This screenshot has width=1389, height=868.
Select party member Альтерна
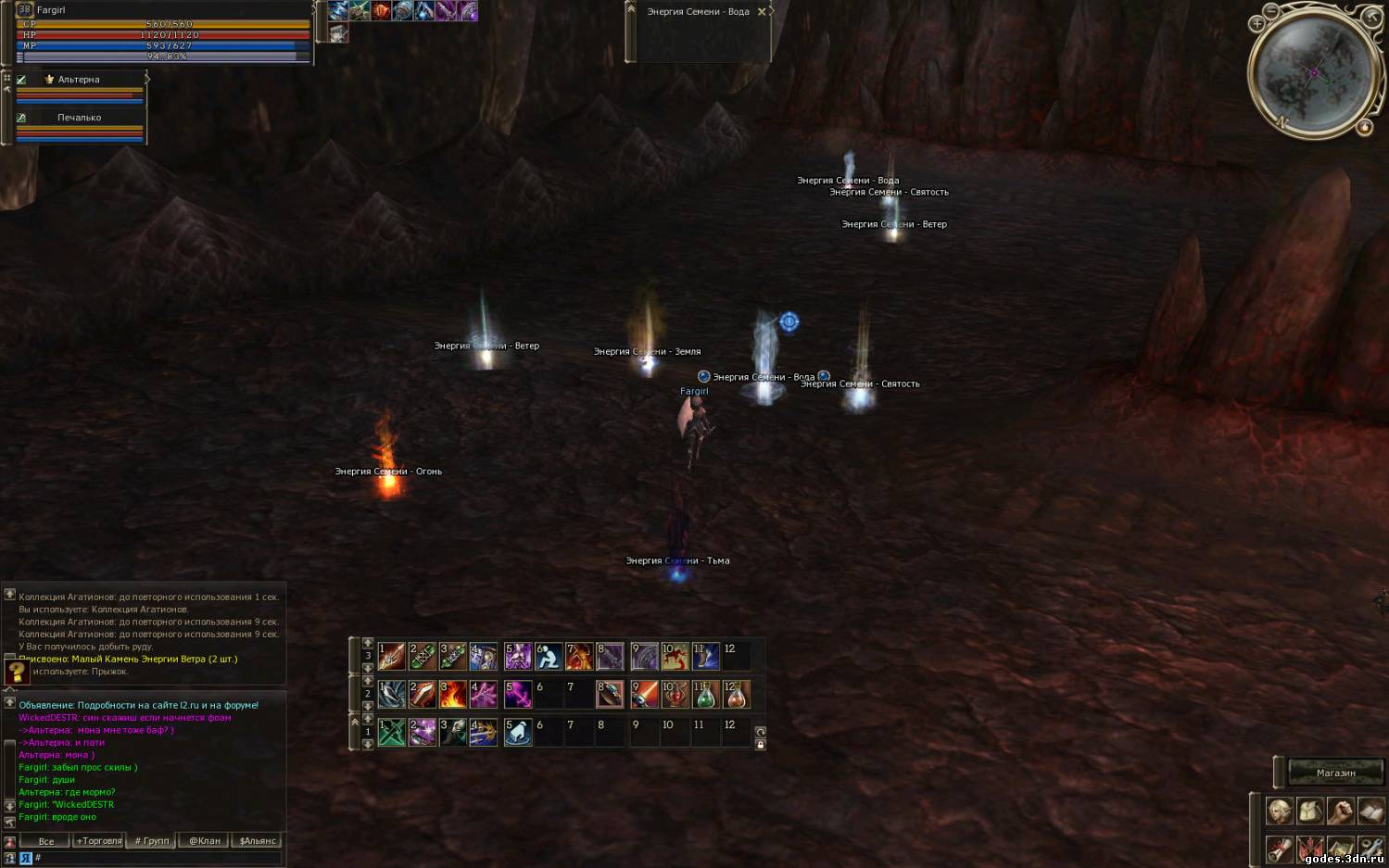pos(79,80)
